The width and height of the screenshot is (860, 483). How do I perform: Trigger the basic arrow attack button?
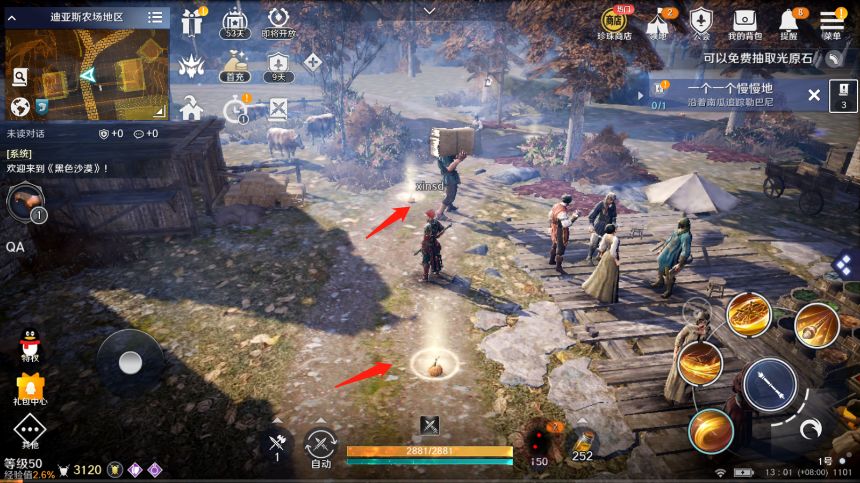click(769, 385)
